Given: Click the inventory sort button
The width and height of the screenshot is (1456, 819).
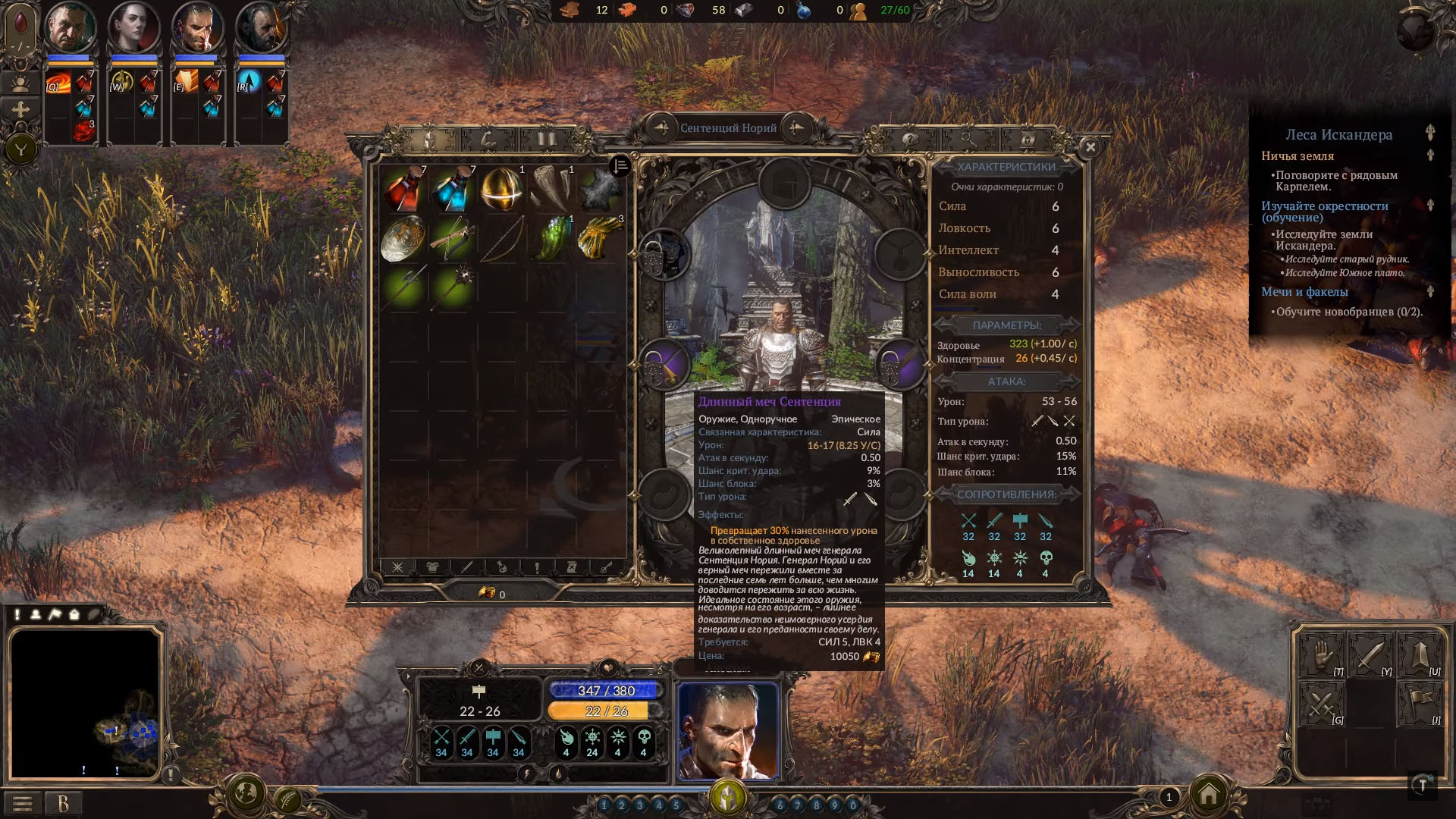Looking at the screenshot, I should [x=620, y=166].
